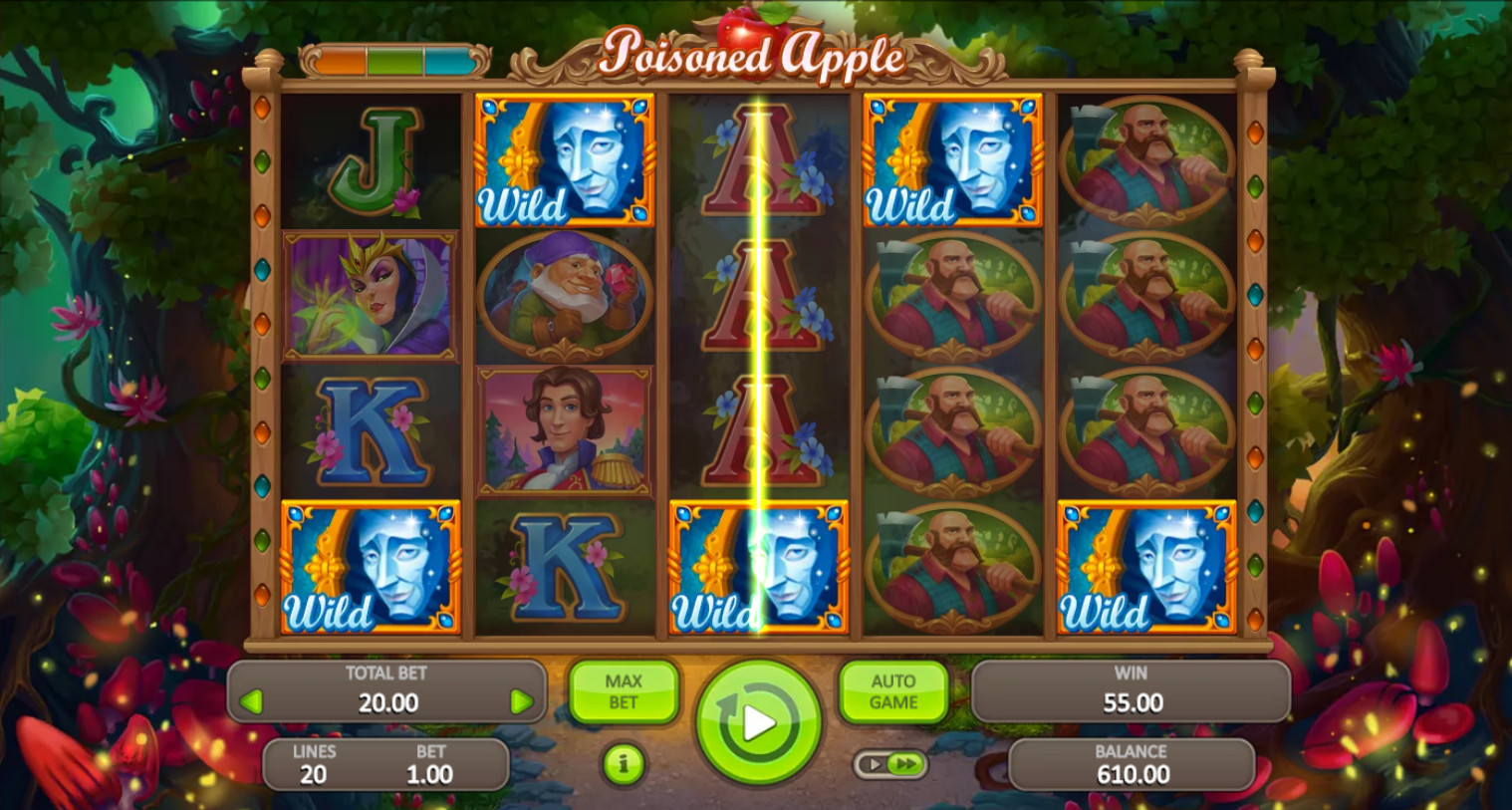Increase total bet with the right arrow

pyautogui.click(x=521, y=701)
